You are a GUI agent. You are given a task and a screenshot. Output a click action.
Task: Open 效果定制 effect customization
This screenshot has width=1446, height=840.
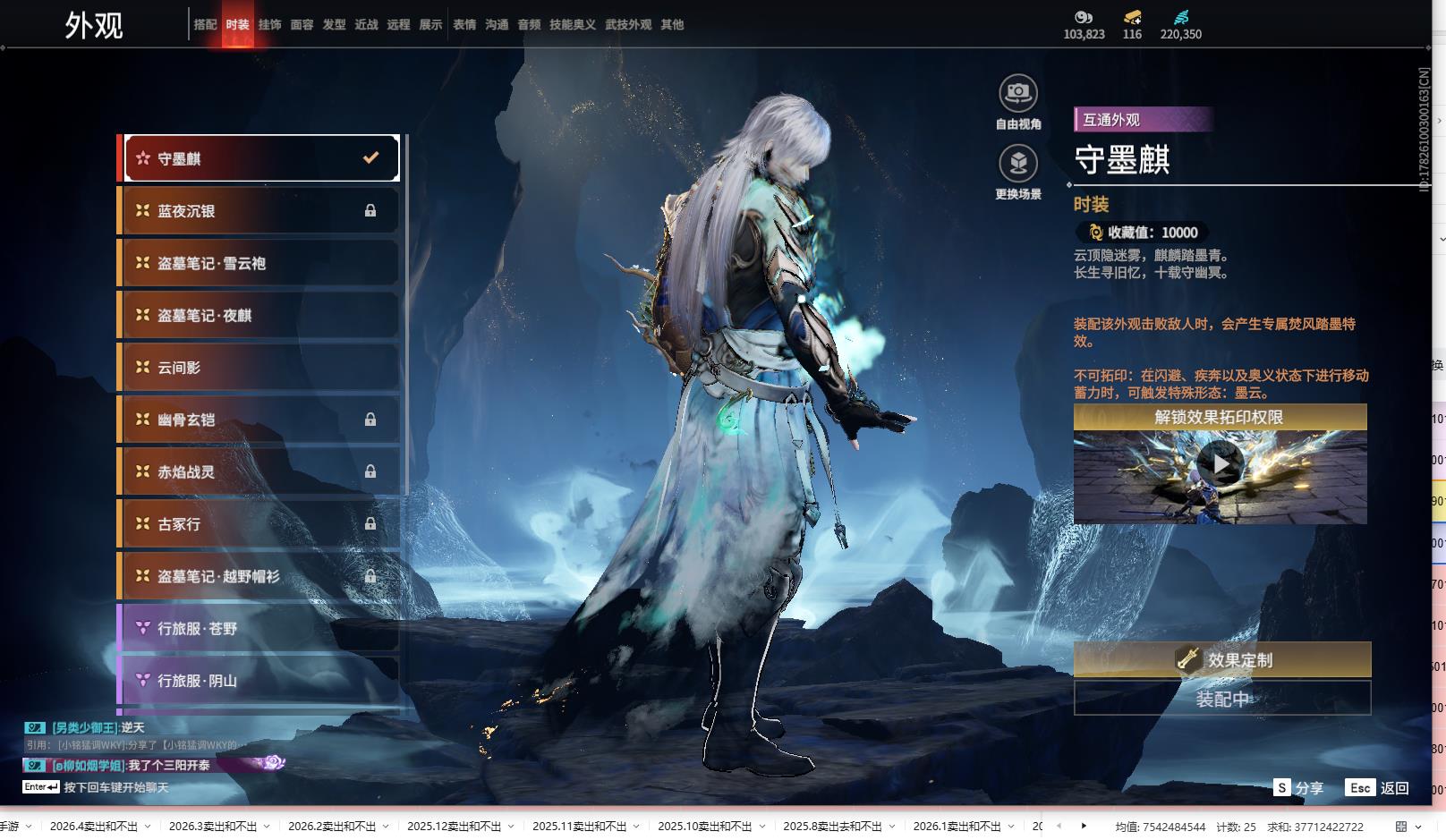(x=1221, y=659)
